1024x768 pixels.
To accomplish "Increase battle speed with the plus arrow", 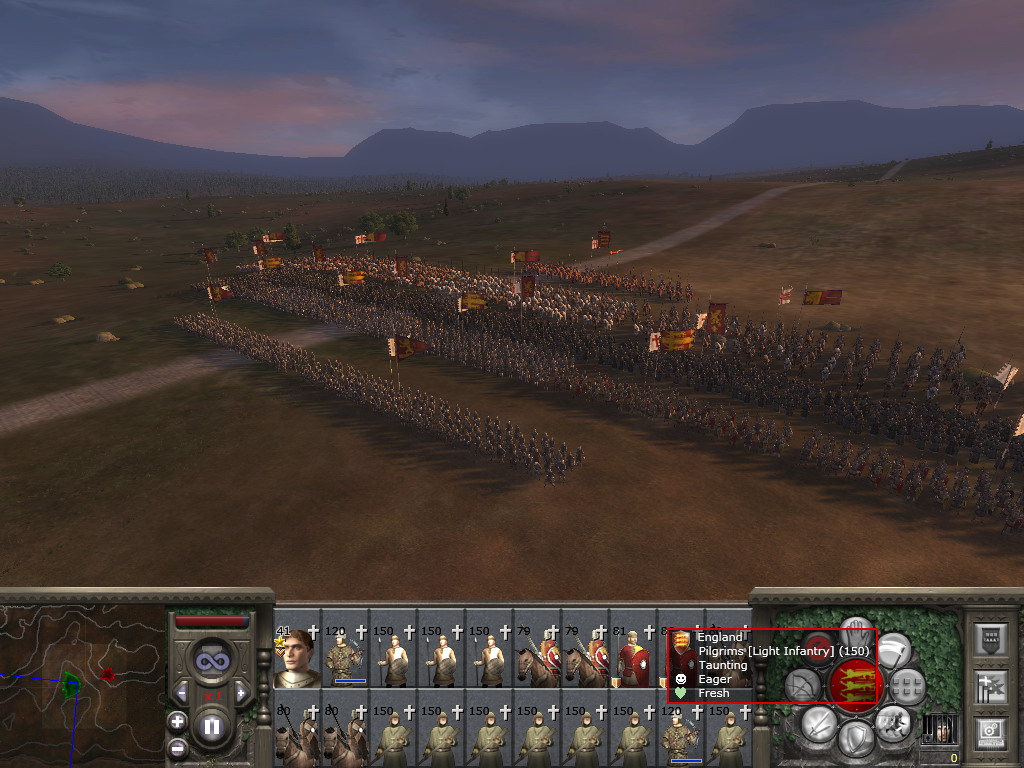I will pyautogui.click(x=241, y=692).
